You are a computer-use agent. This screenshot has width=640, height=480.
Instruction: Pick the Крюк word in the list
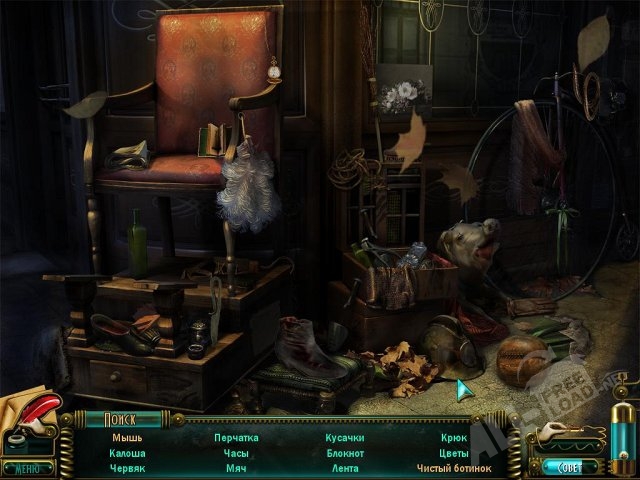click(453, 438)
